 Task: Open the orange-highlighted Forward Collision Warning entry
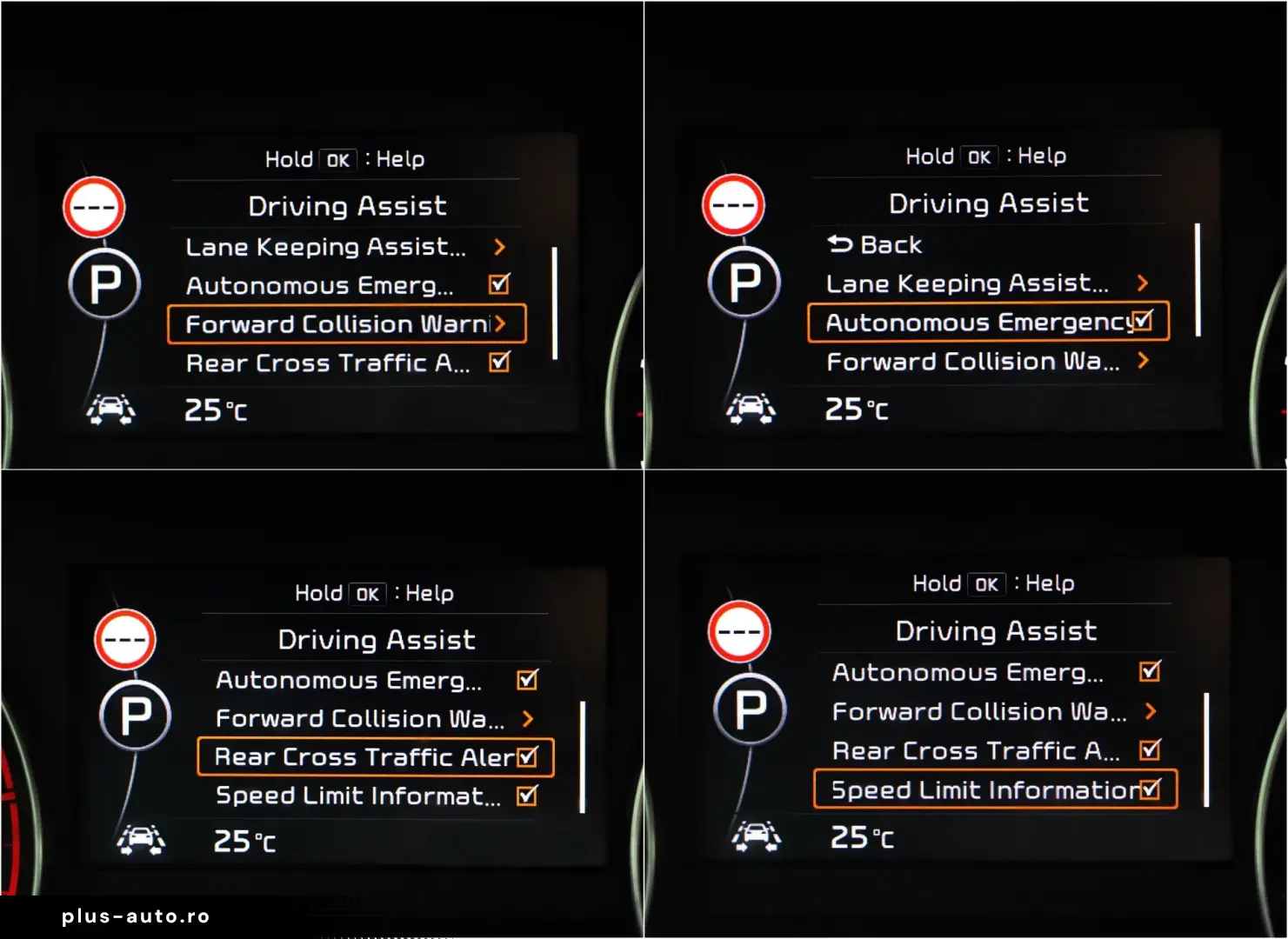click(x=346, y=324)
